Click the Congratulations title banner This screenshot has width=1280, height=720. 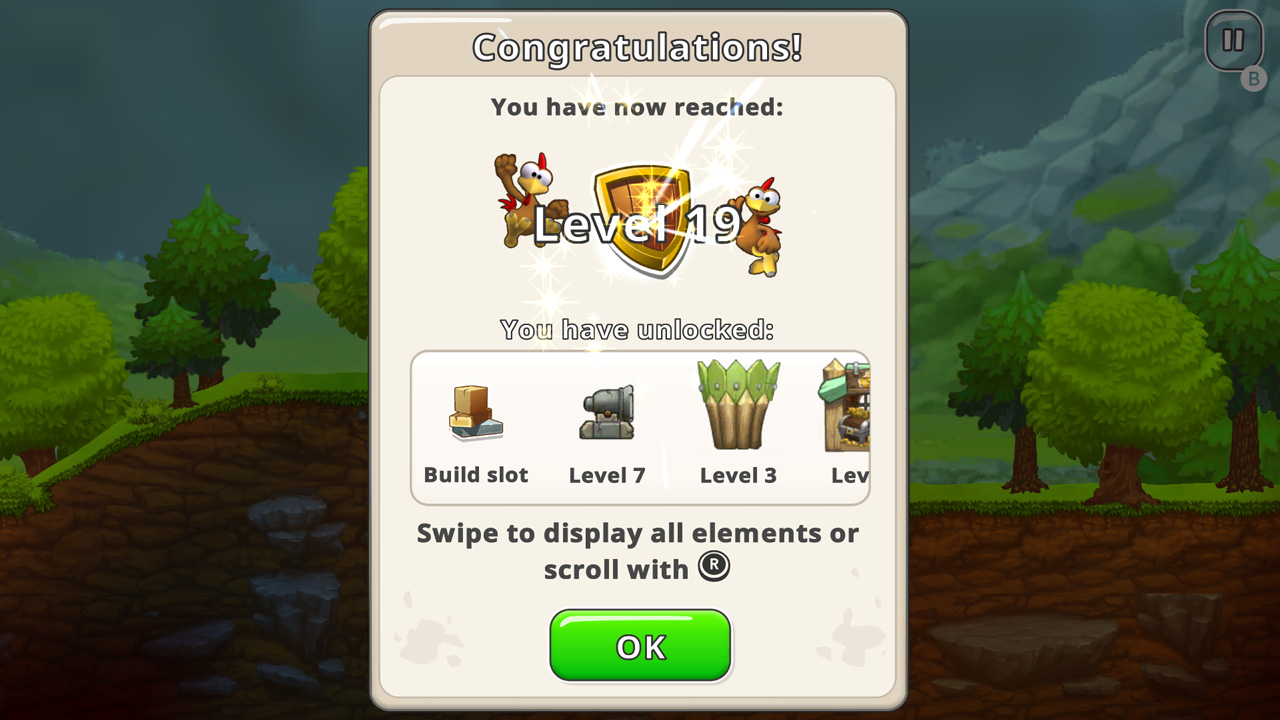click(x=639, y=46)
